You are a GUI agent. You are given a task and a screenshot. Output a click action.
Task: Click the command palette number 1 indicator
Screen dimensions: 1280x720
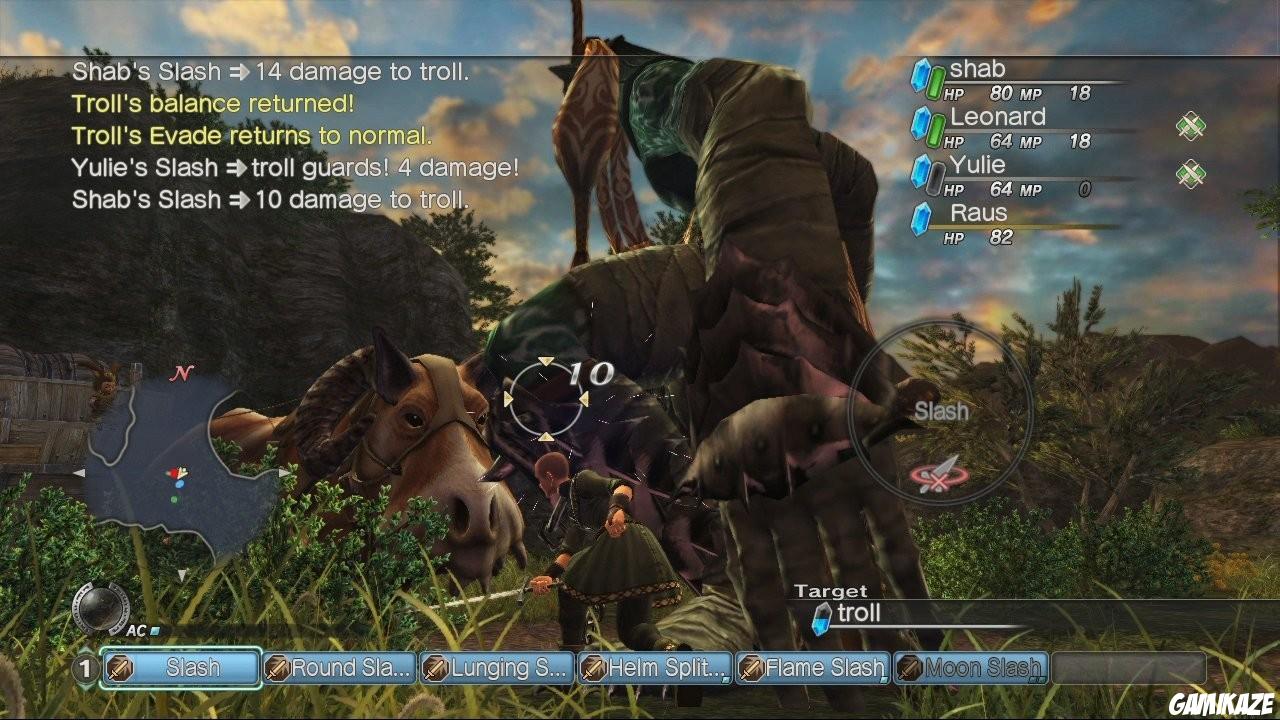[x=85, y=668]
